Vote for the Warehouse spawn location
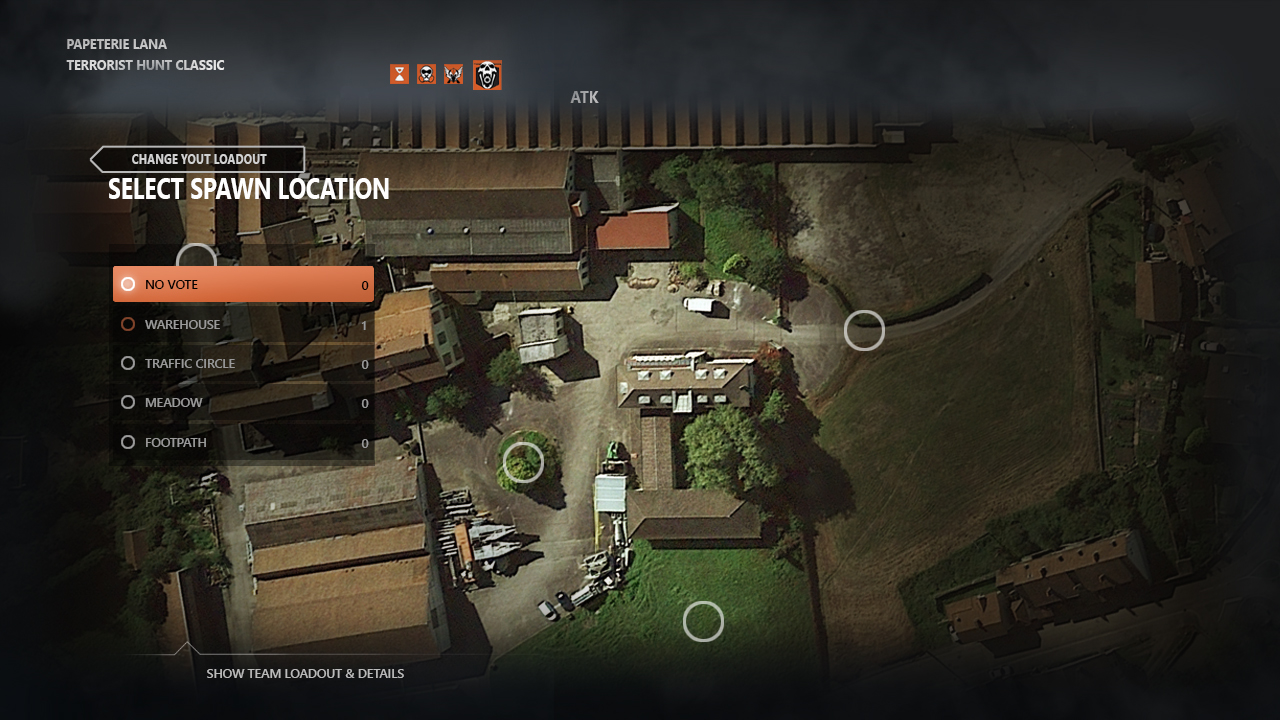Image resolution: width=1280 pixels, height=720 pixels. (243, 324)
